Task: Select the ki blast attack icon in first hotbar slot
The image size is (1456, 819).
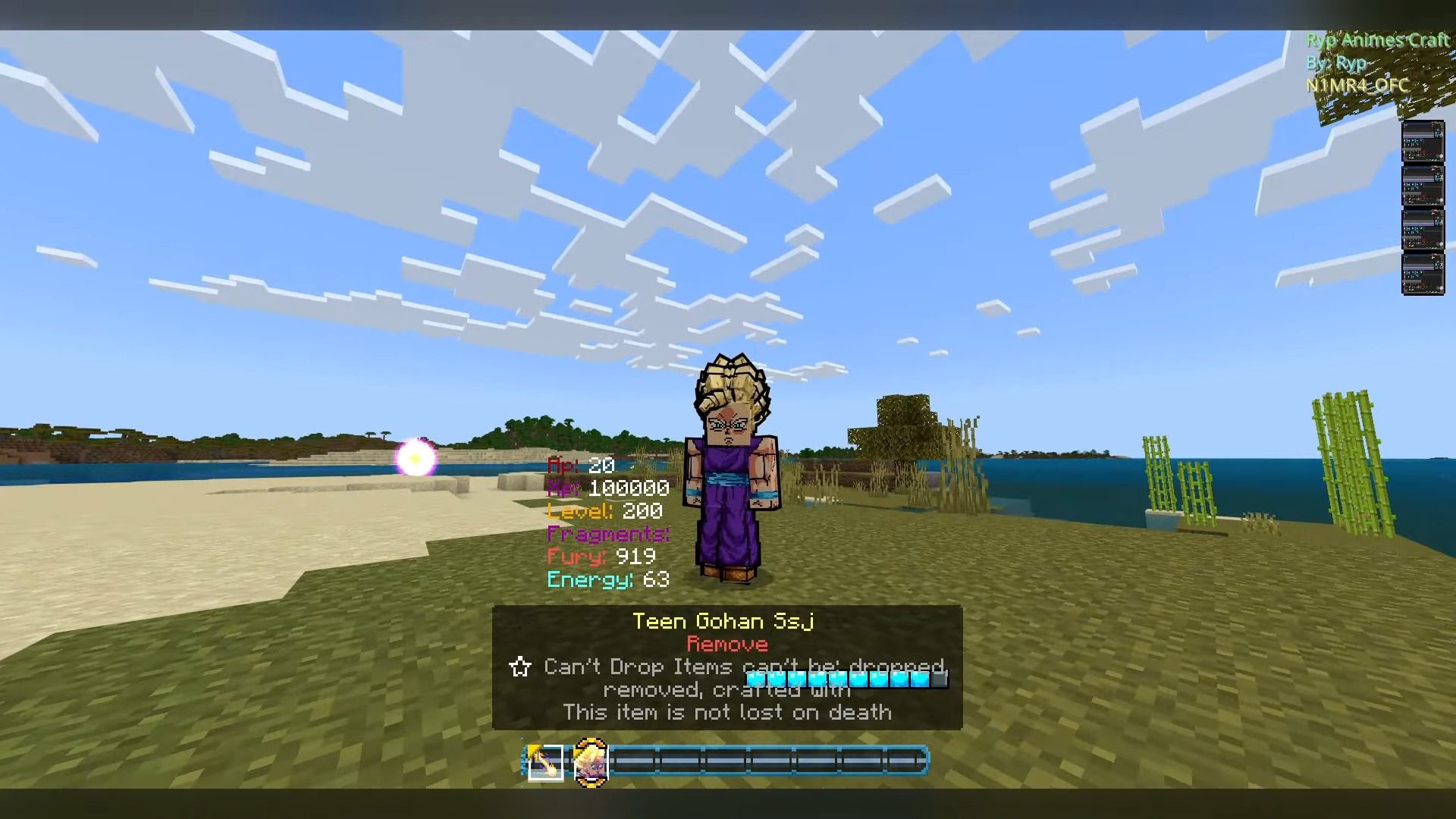Action: tap(543, 763)
